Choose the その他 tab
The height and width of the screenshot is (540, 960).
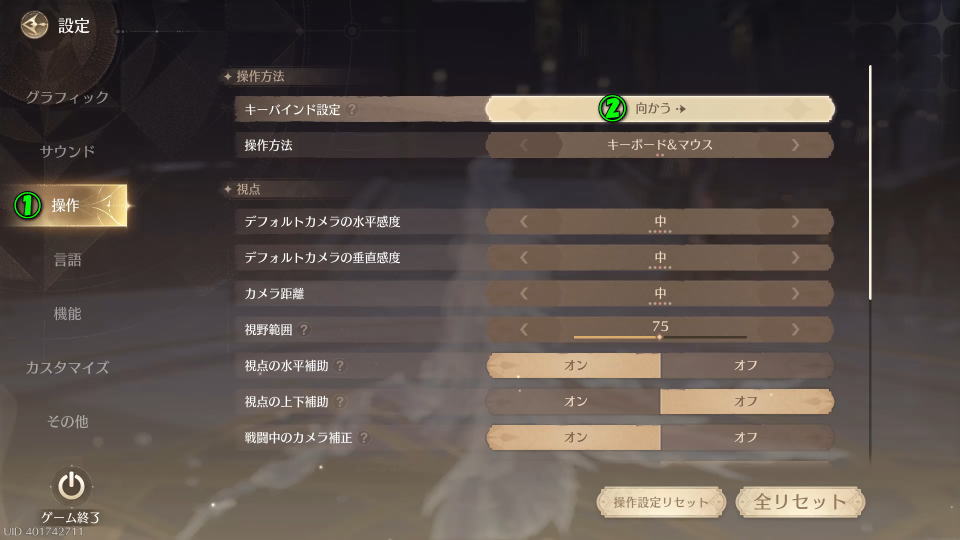pos(67,421)
